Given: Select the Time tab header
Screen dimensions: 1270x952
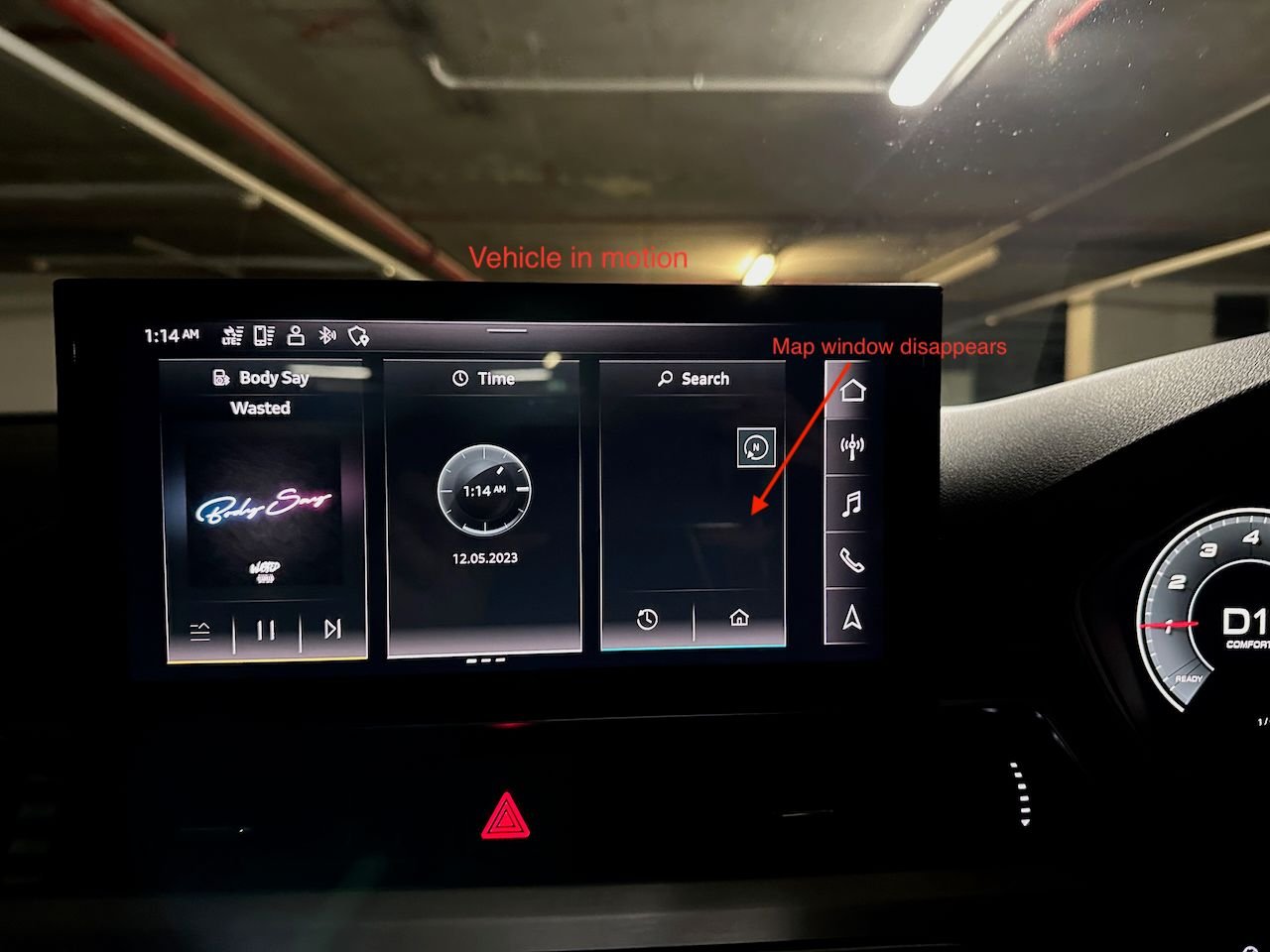Looking at the screenshot, I should click(483, 378).
